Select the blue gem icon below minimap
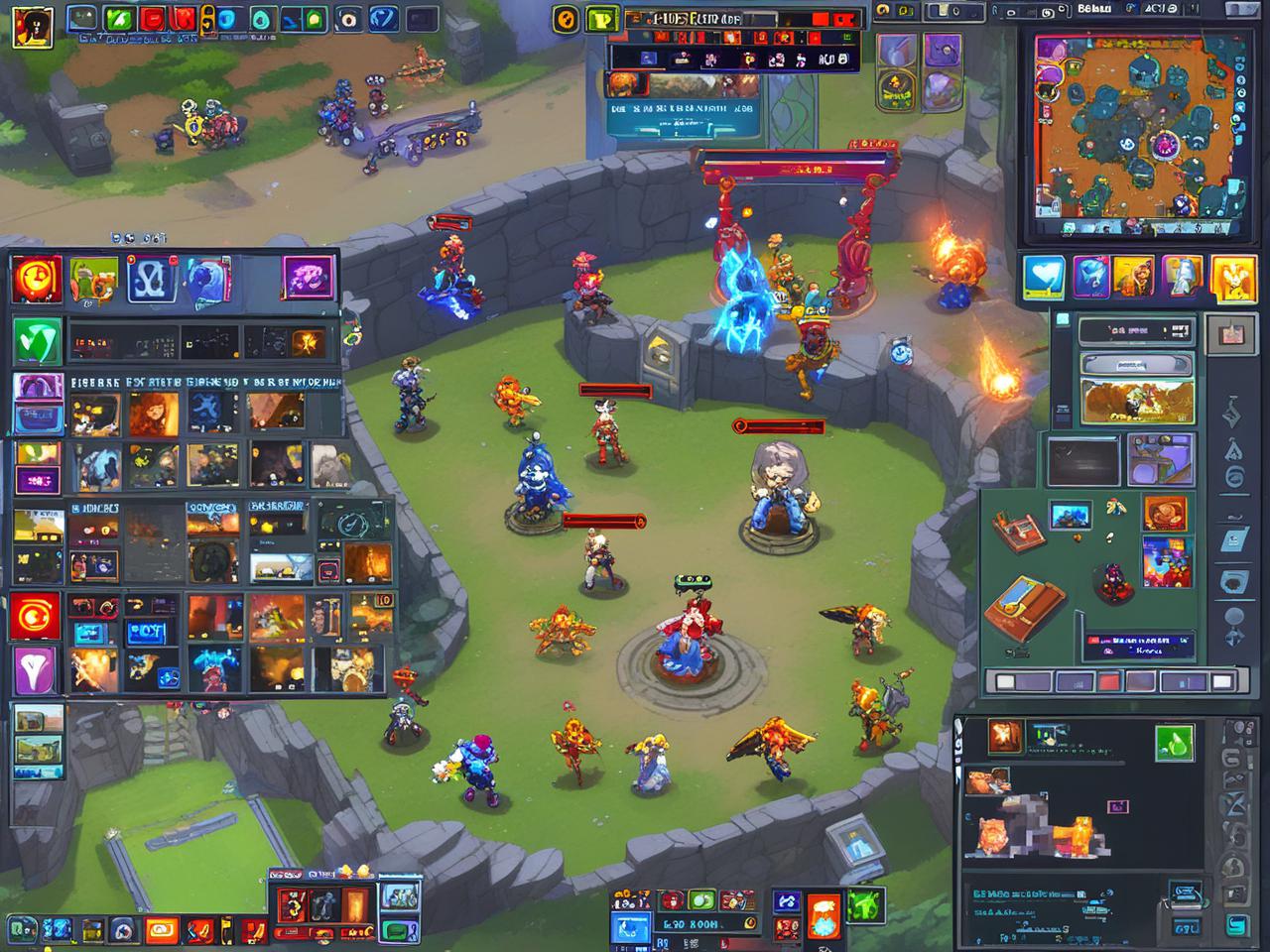The image size is (1270, 952). (1090, 277)
